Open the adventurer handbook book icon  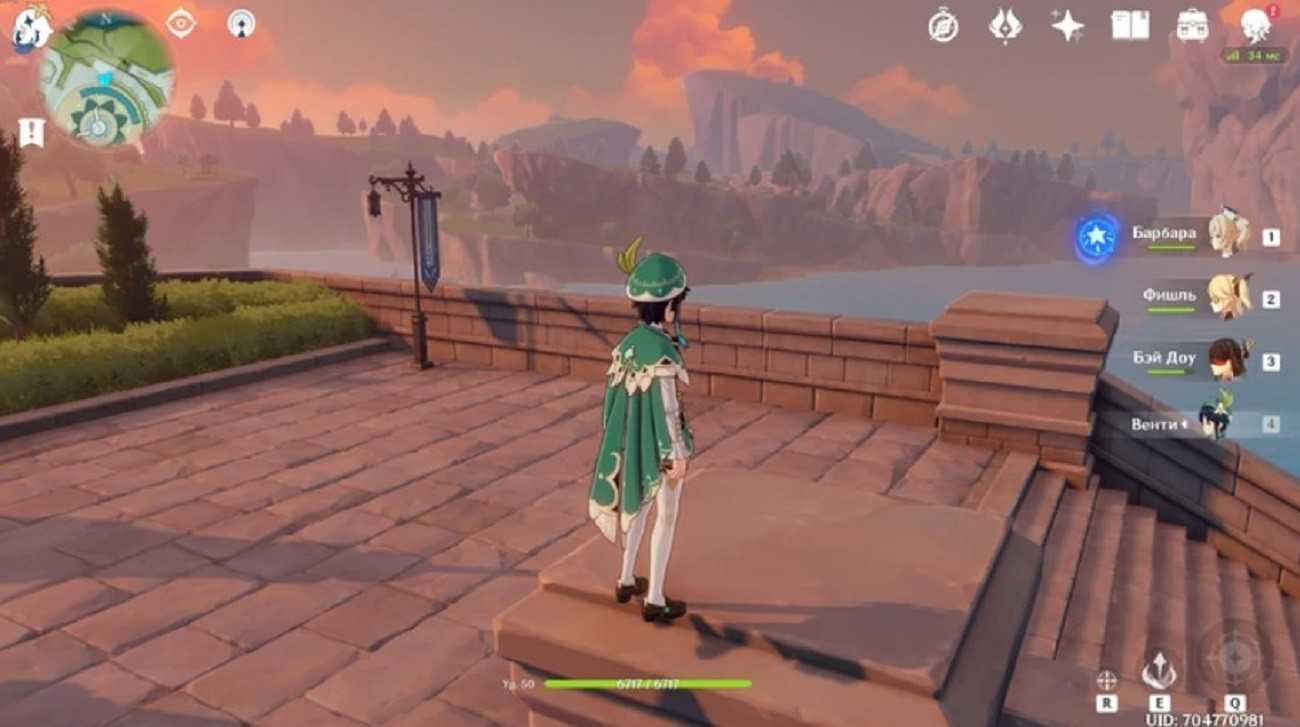(1130, 26)
